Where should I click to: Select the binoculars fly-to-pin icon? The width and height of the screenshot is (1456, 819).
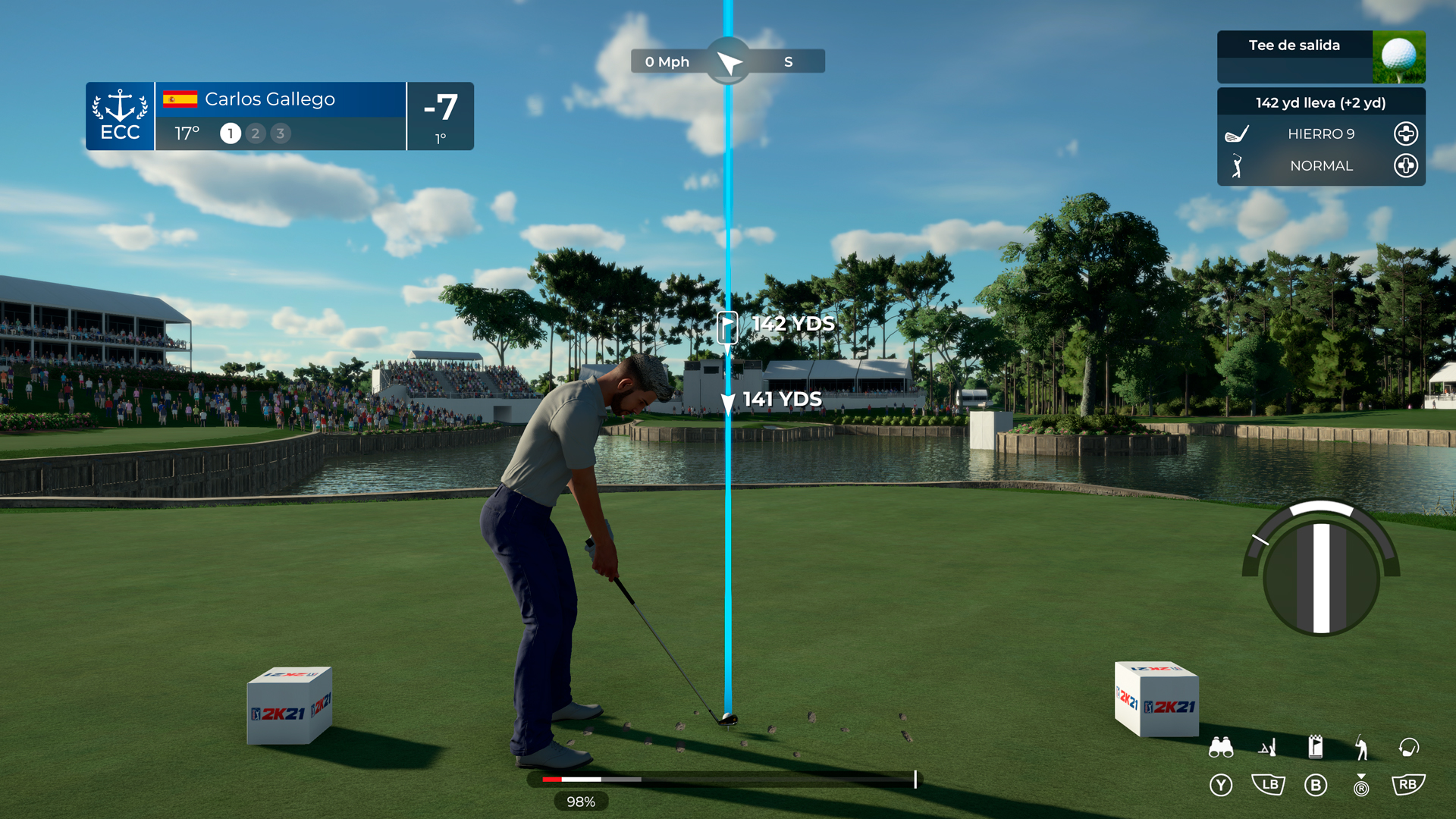[x=1221, y=747]
